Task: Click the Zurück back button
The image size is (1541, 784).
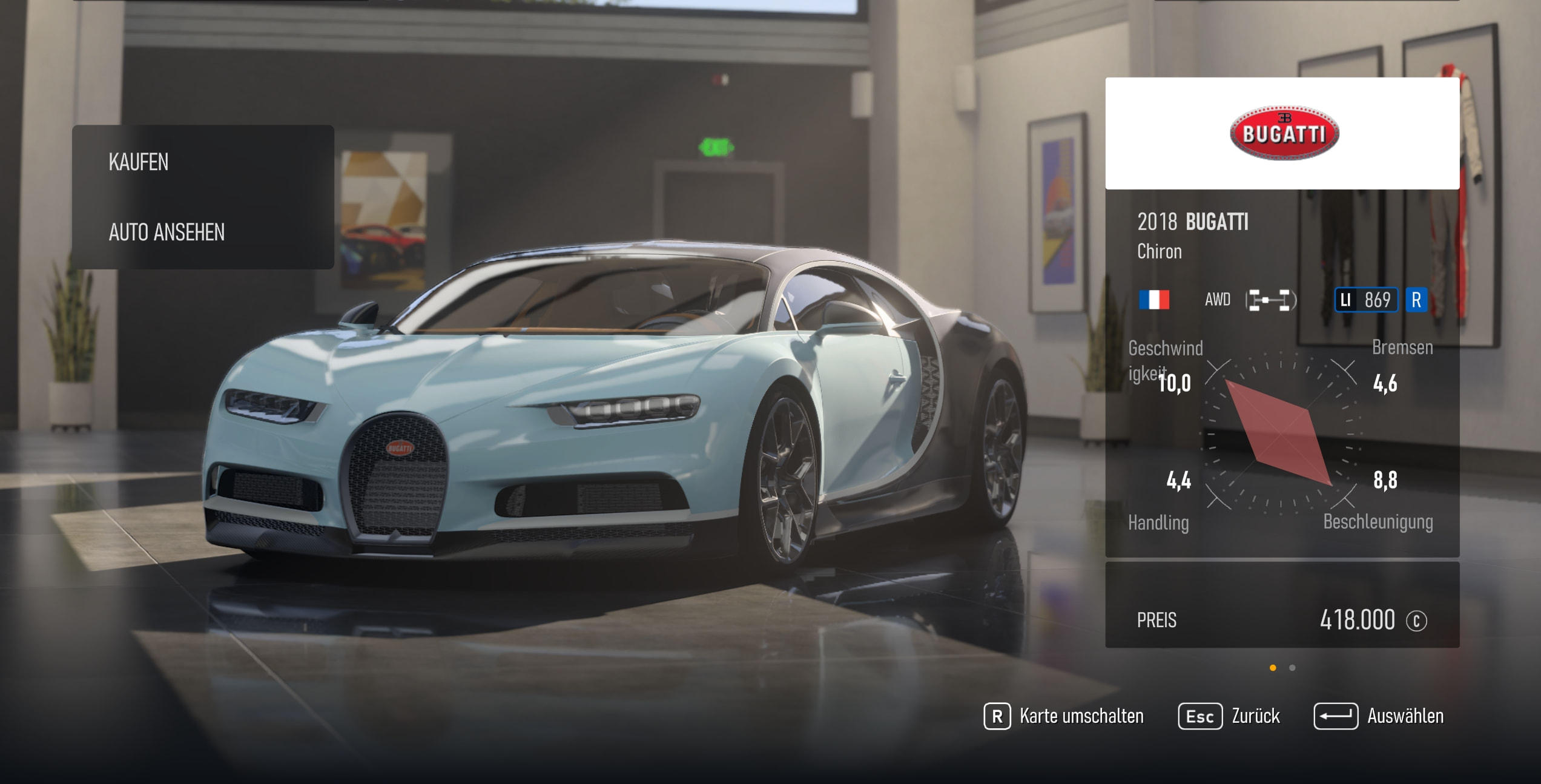Action: coord(1229,716)
